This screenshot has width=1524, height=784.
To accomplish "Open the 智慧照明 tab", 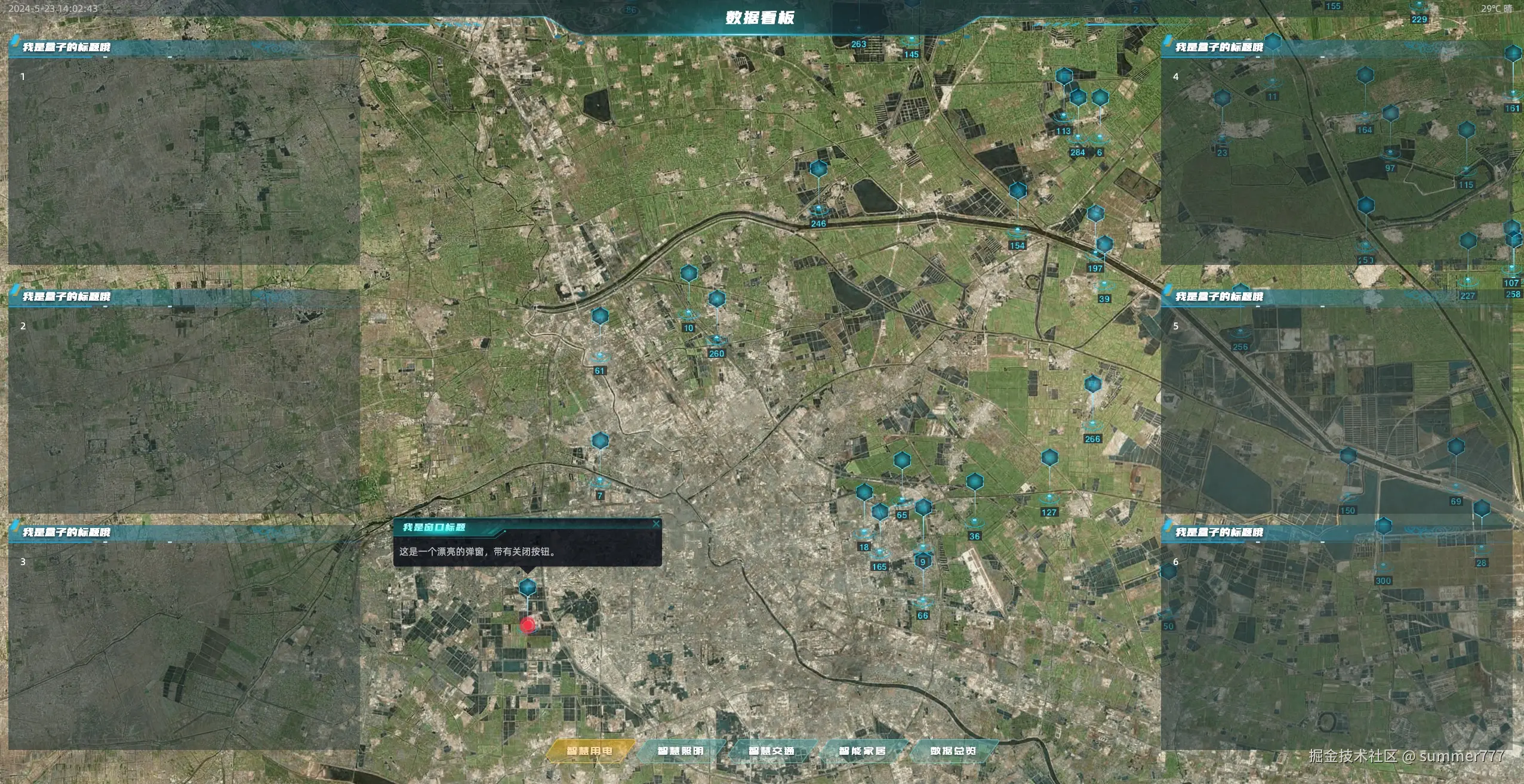I will click(680, 751).
